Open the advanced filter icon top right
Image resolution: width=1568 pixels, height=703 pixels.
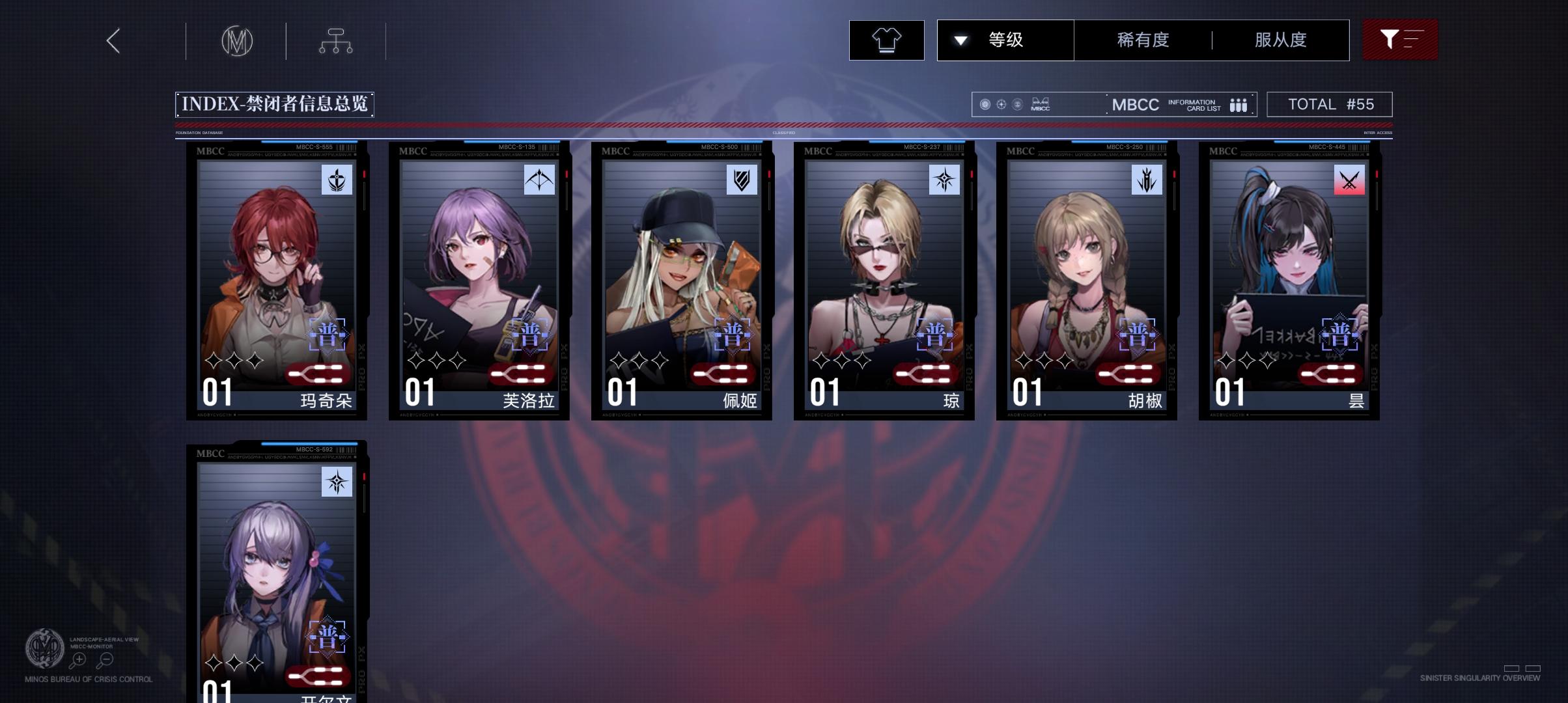1399,39
